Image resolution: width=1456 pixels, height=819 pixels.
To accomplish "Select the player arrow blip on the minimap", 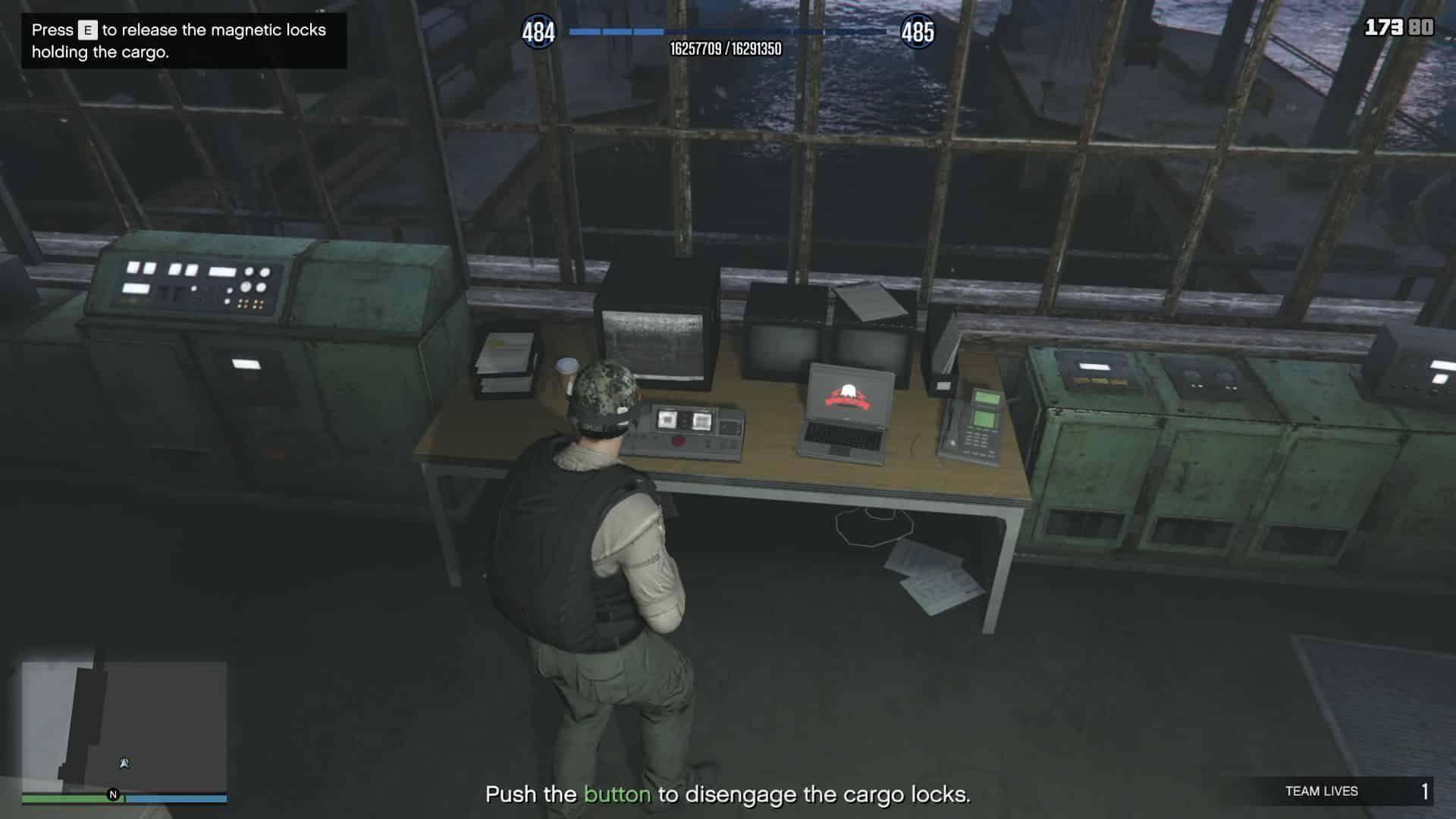I will (x=124, y=763).
